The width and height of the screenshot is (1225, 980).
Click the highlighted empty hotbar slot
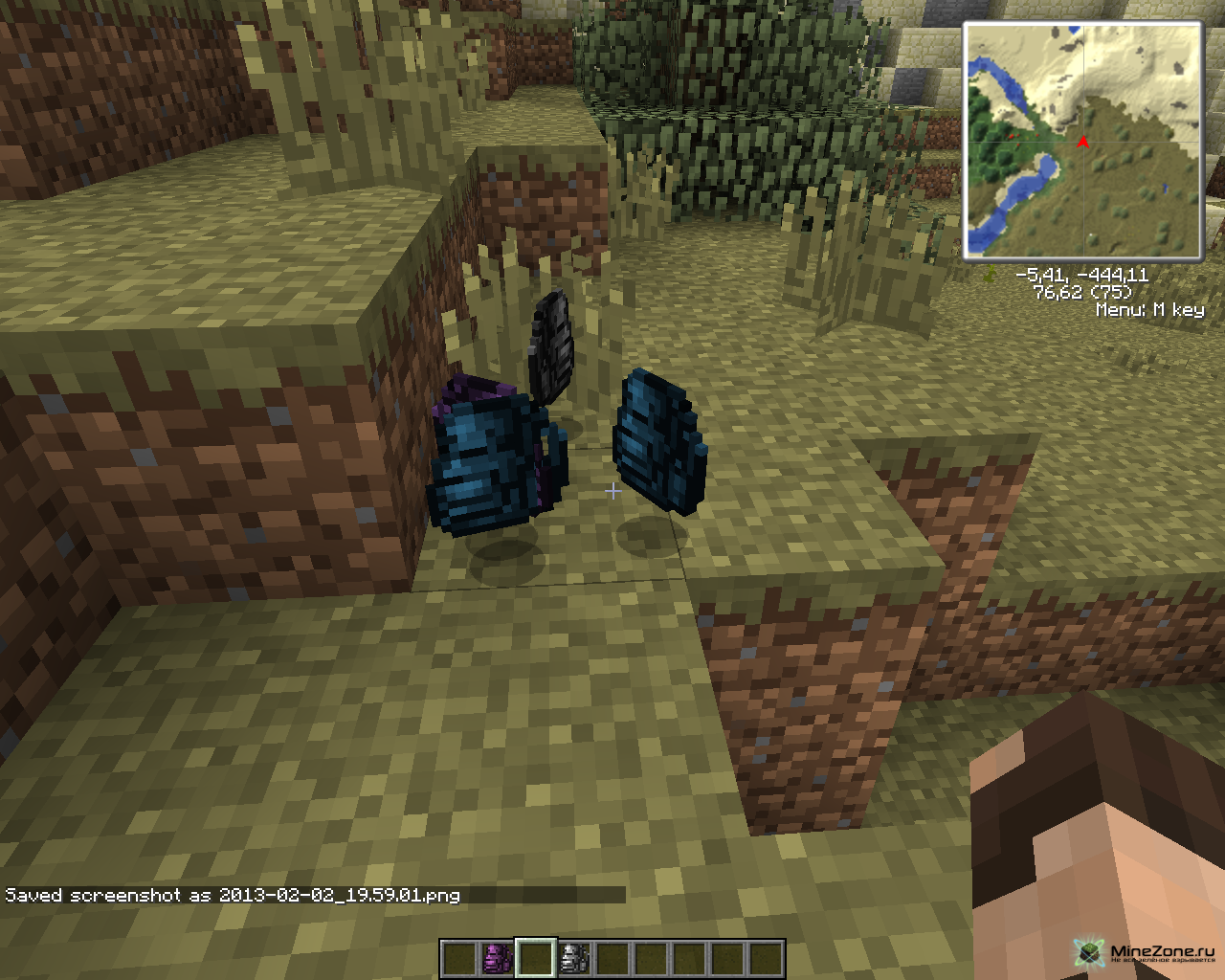tap(536, 958)
